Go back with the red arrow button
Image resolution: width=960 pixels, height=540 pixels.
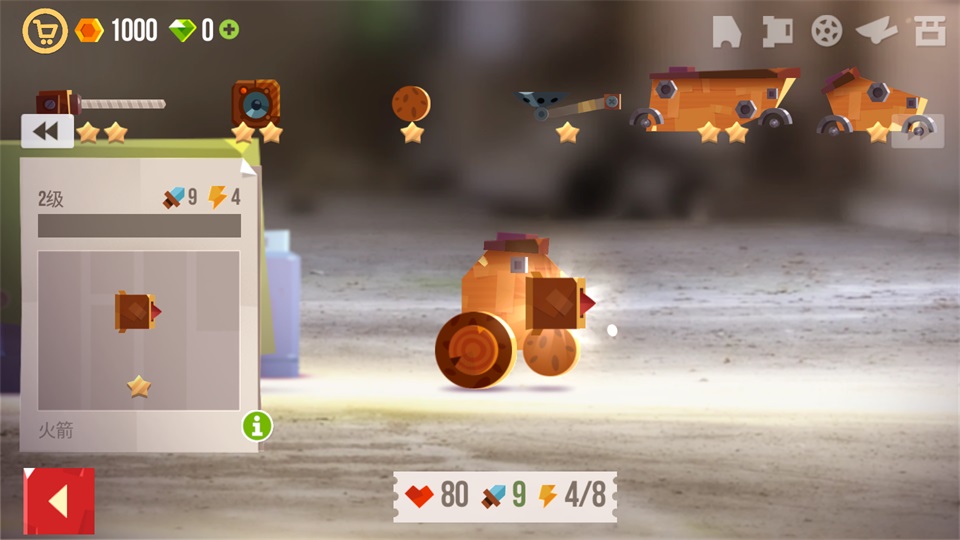pyautogui.click(x=59, y=500)
